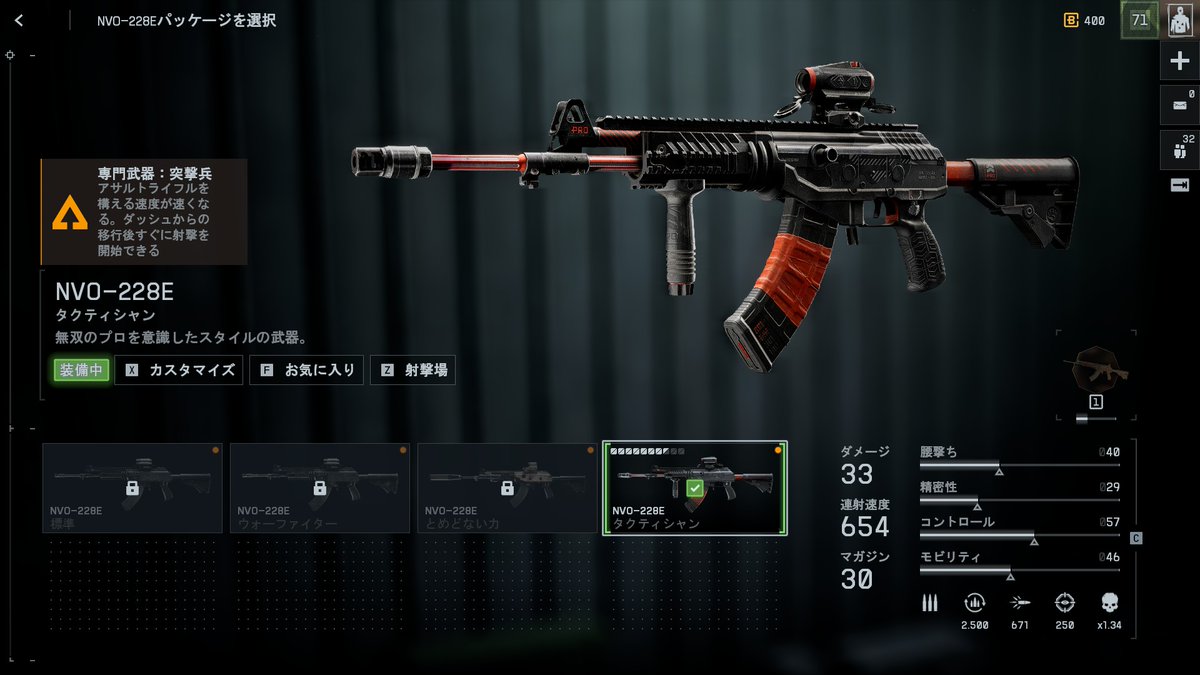Select the locked 標準 package tile
Screen dimensions: 1200x675
tap(132, 488)
